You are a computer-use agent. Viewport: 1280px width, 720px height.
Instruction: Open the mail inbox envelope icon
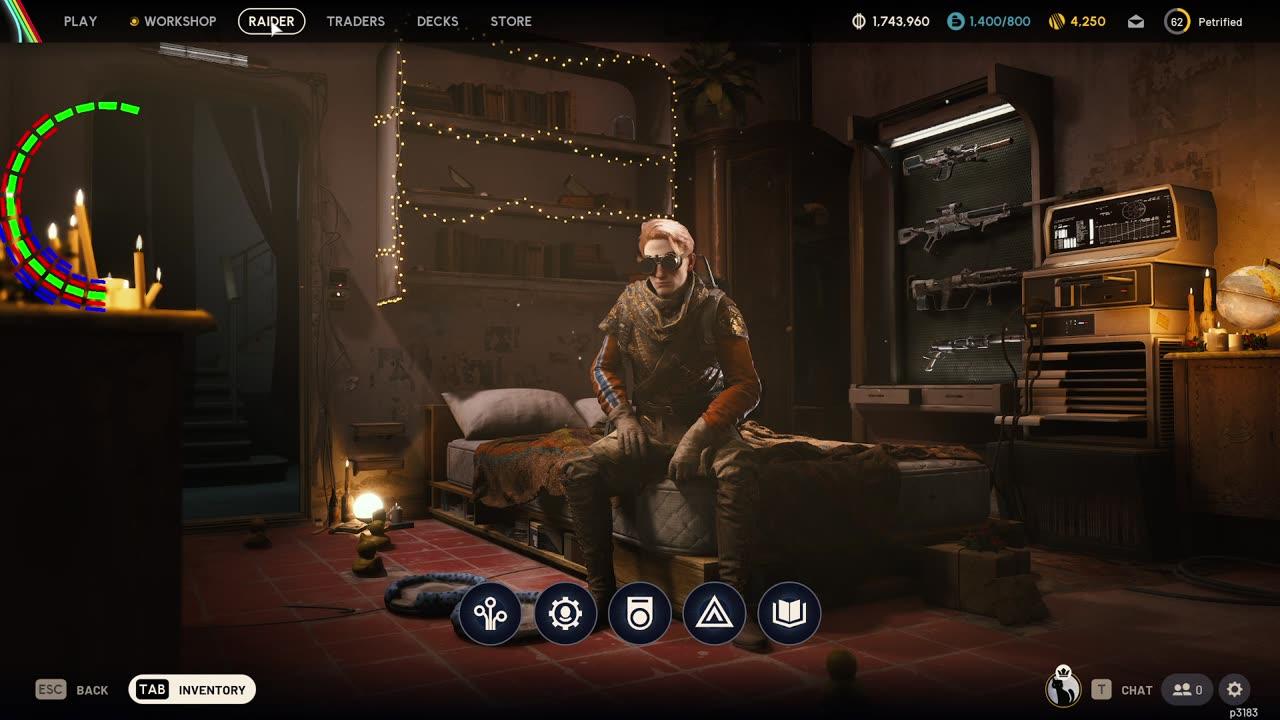coord(1136,21)
